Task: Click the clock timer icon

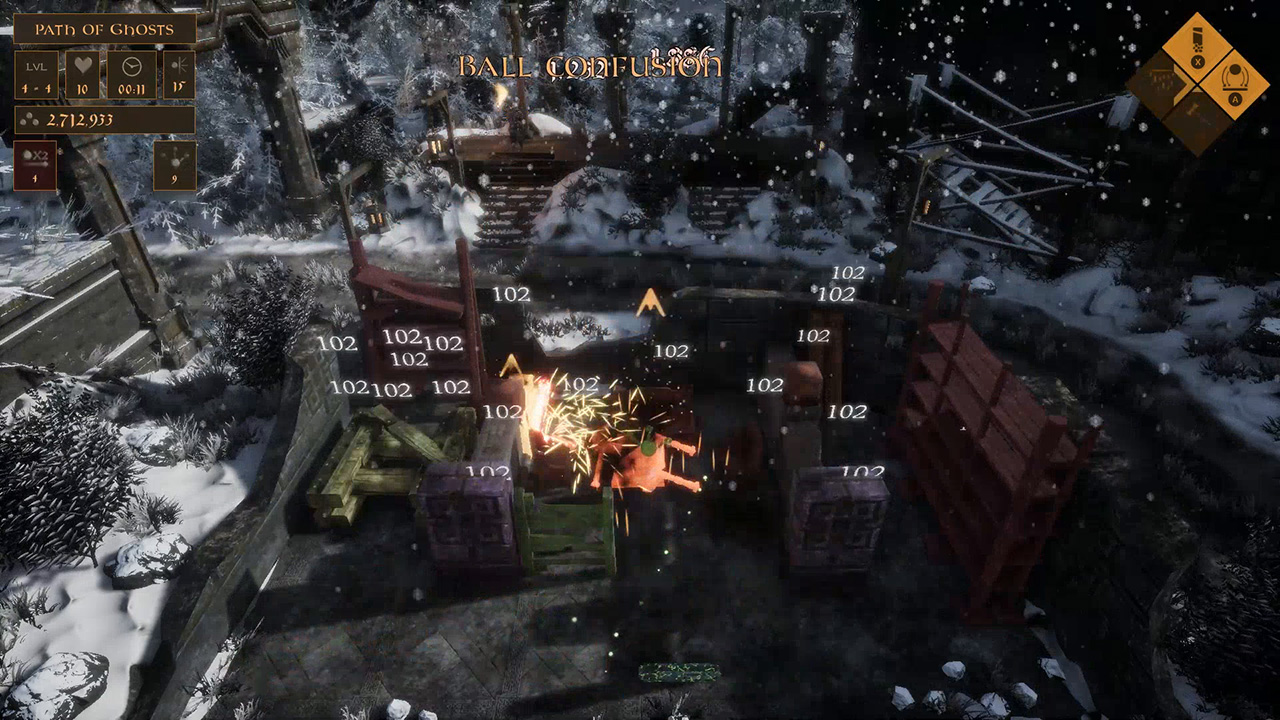Action: click(132, 67)
